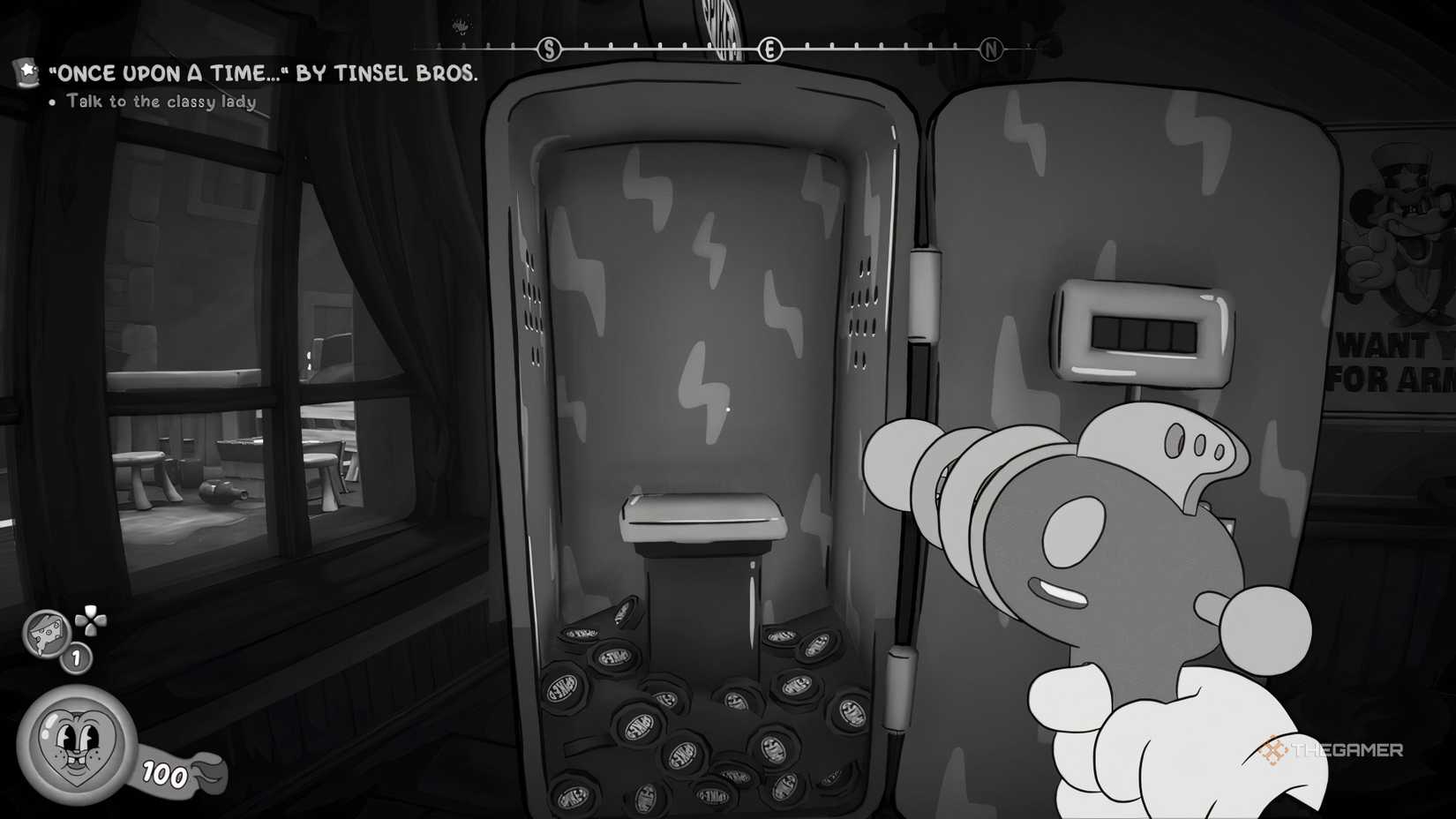1456x819 pixels.
Task: Click the cheese quantity badge showing 1
Action: coord(75,657)
